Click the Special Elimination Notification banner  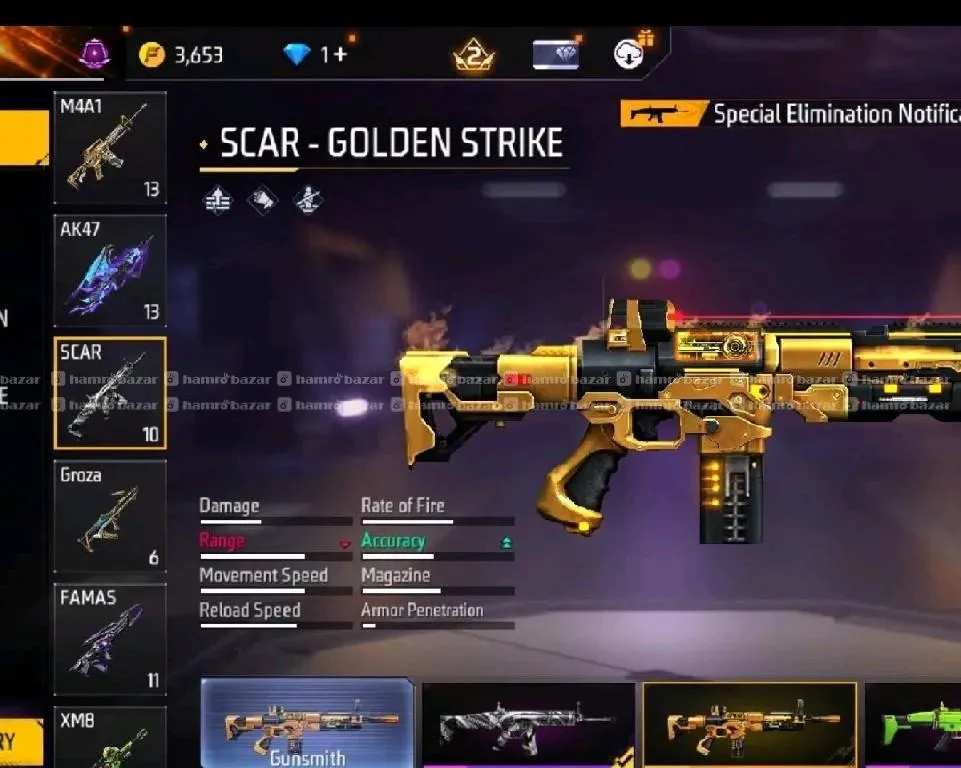click(790, 114)
